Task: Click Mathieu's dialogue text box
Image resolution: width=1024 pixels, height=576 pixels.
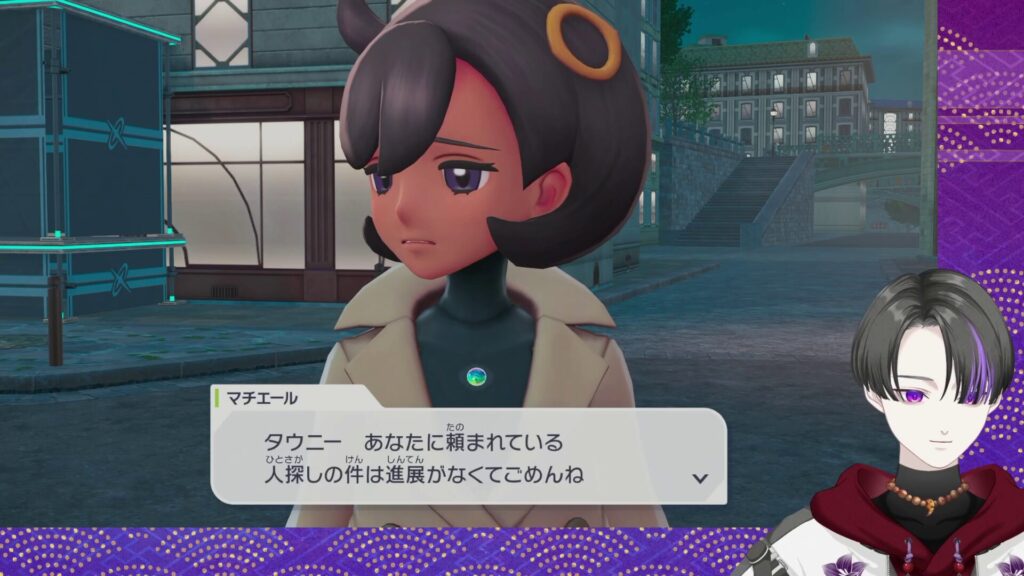Action: coord(468,455)
